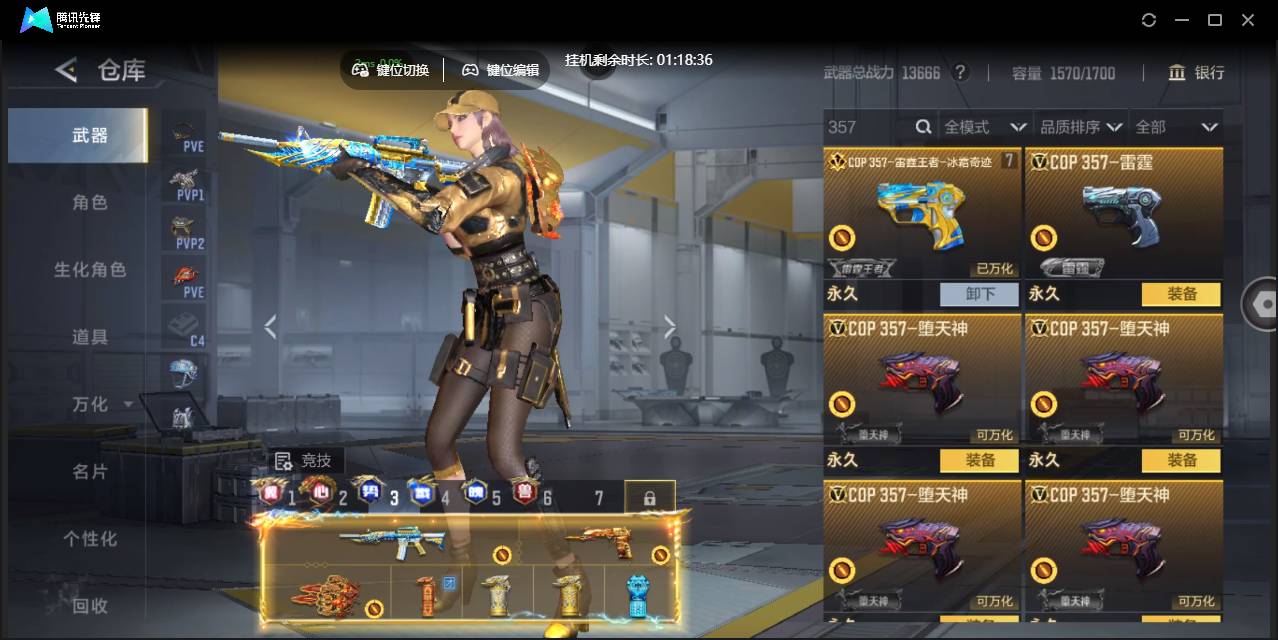This screenshot has width=1278, height=640.
Task: Open the 回收 recycle category
Action: click(89, 605)
